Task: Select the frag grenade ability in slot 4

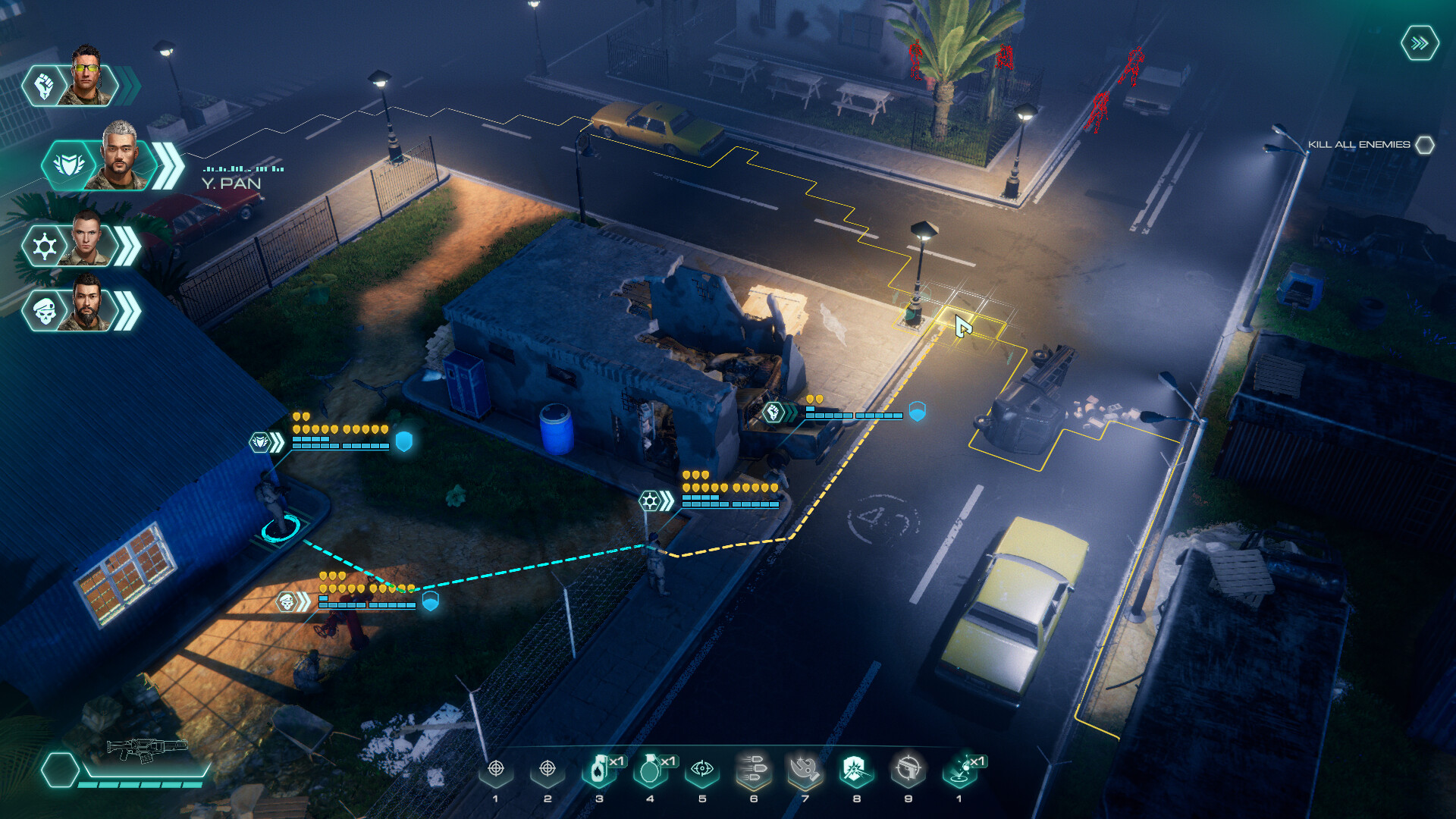Action: pyautogui.click(x=651, y=772)
